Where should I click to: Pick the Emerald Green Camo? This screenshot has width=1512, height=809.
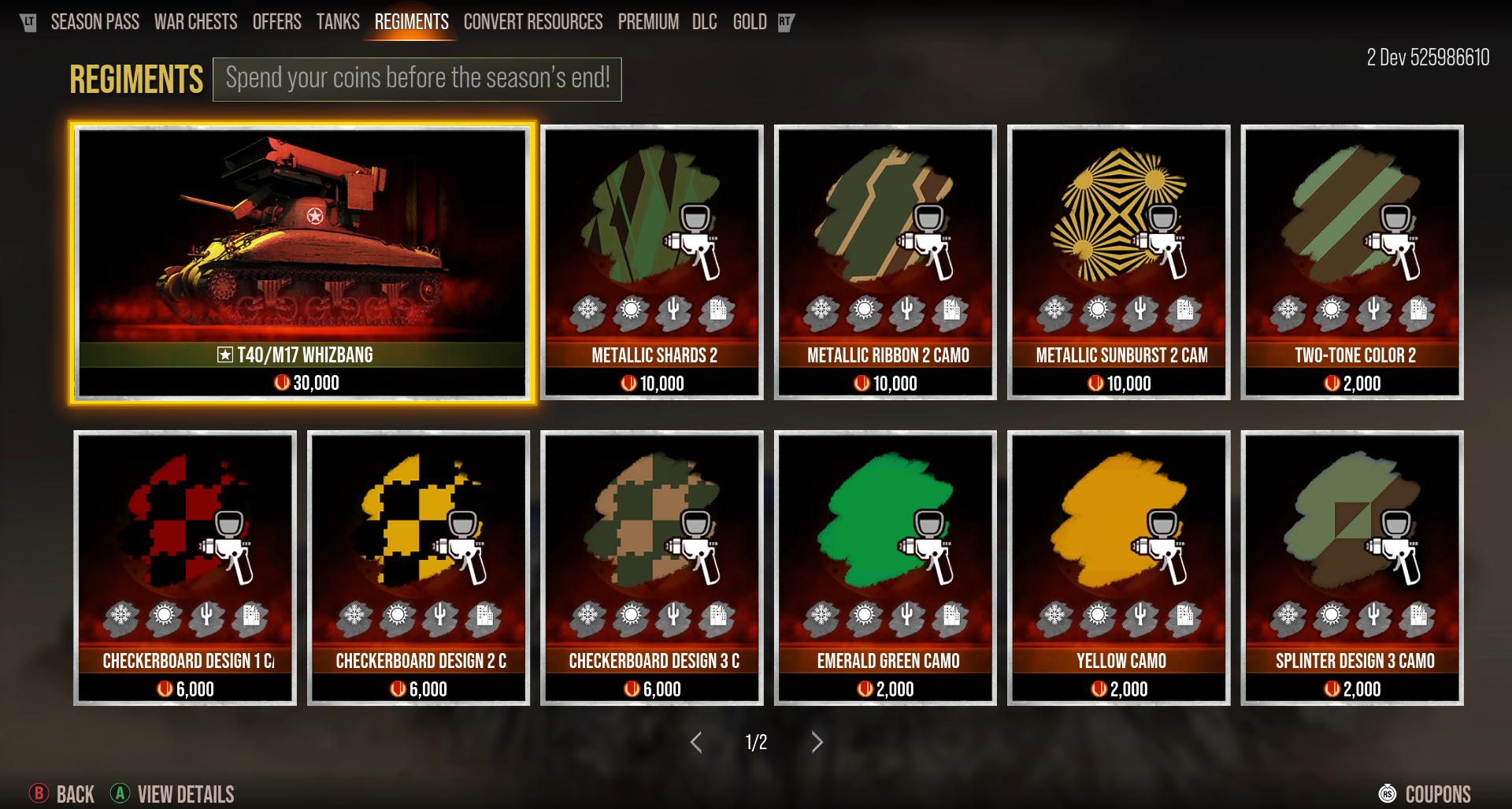pos(885,567)
